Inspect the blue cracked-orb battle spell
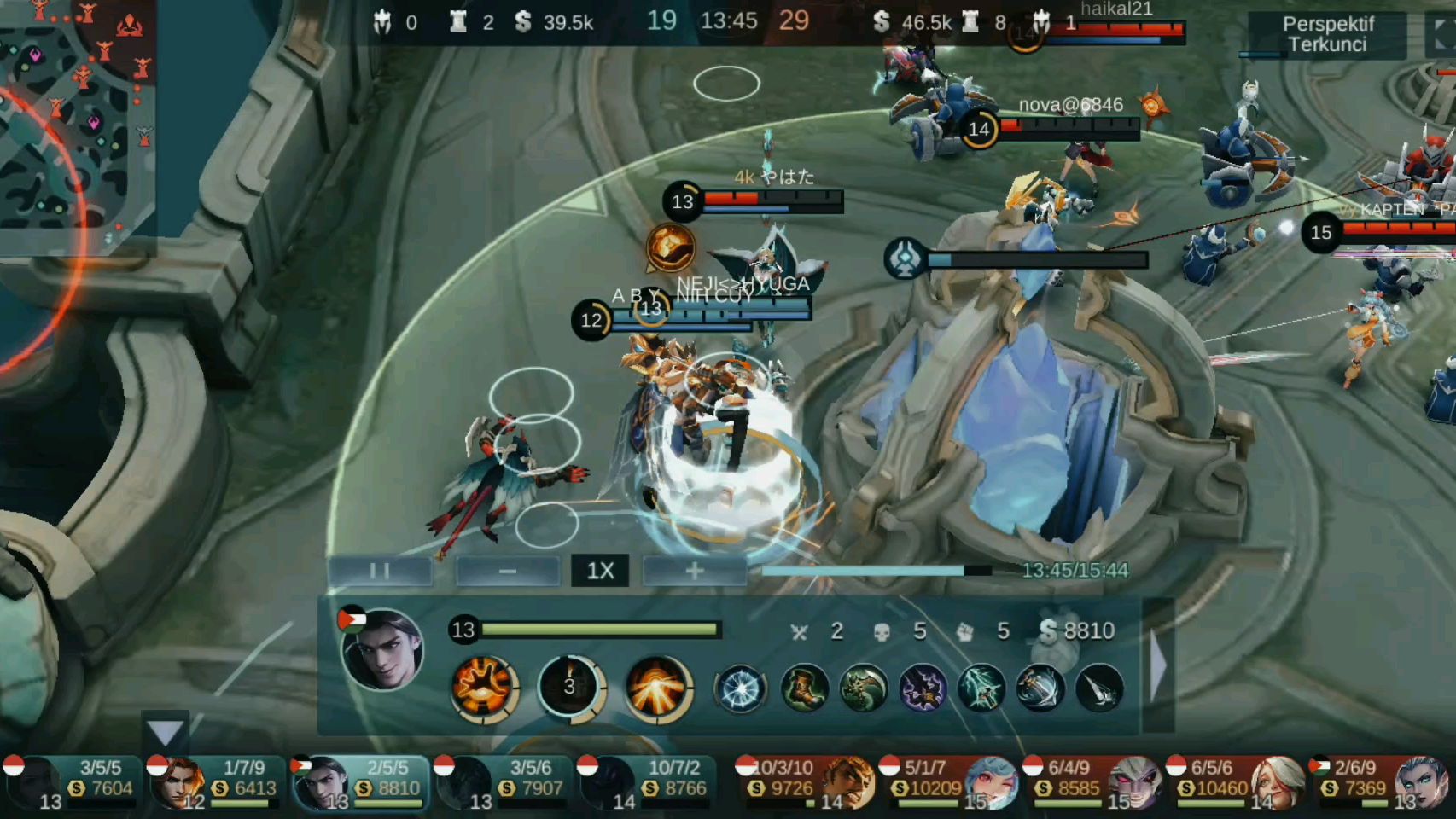 (x=740, y=688)
